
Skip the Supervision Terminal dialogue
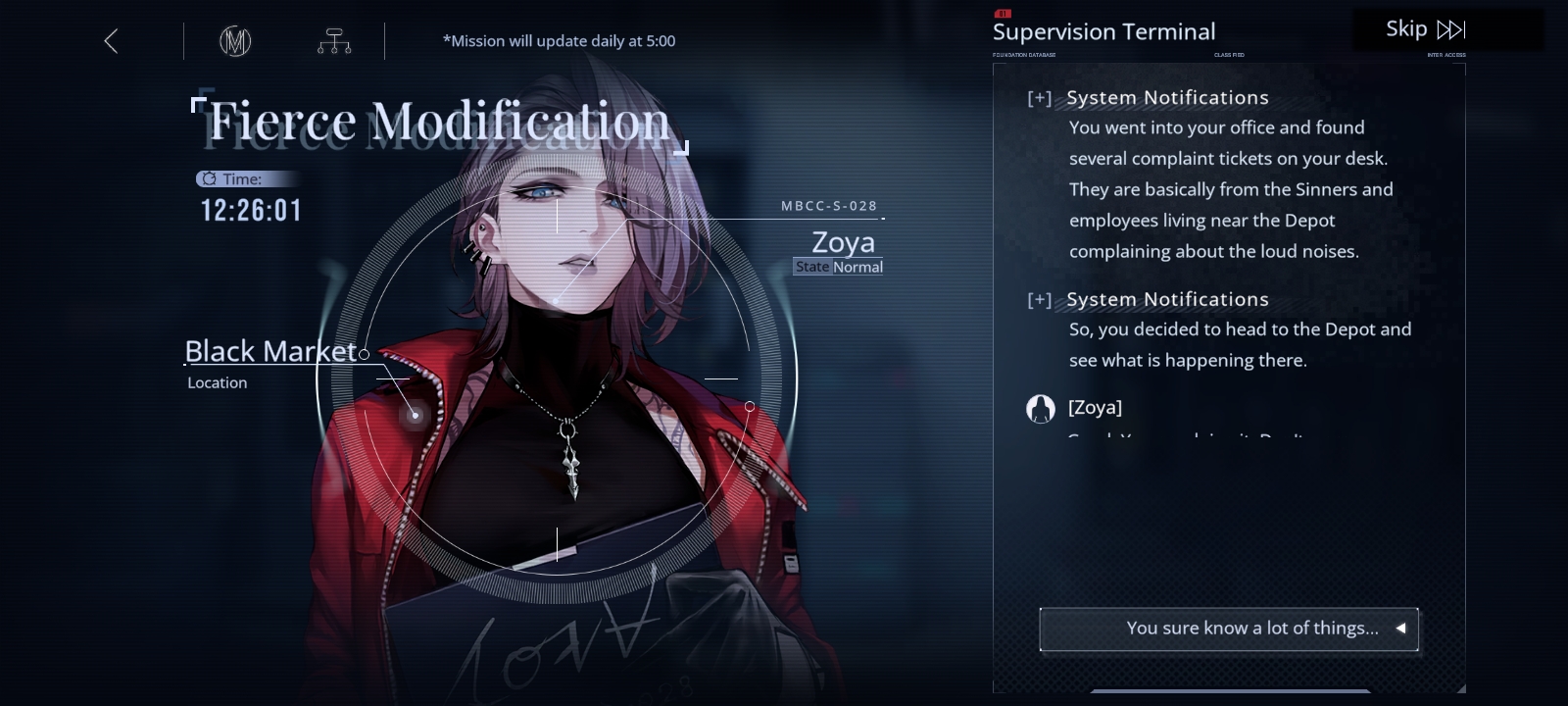(1425, 29)
